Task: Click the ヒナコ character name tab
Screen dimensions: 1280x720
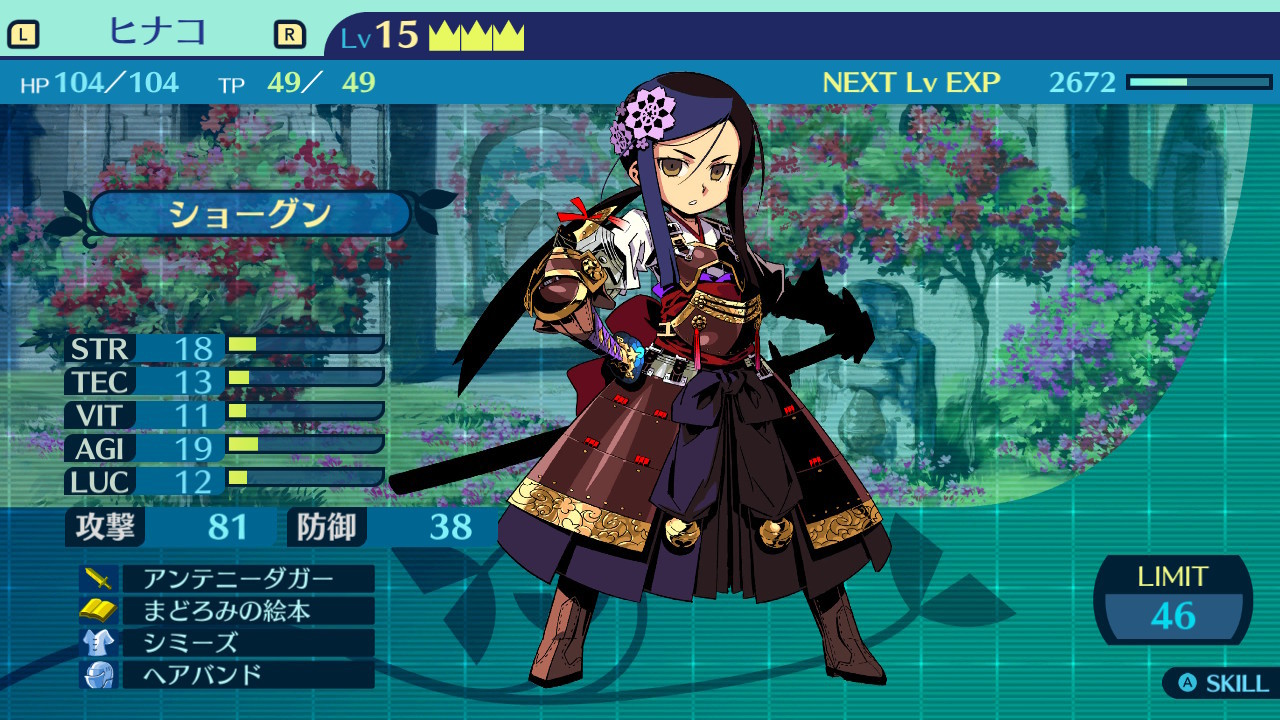Action: coord(157,33)
